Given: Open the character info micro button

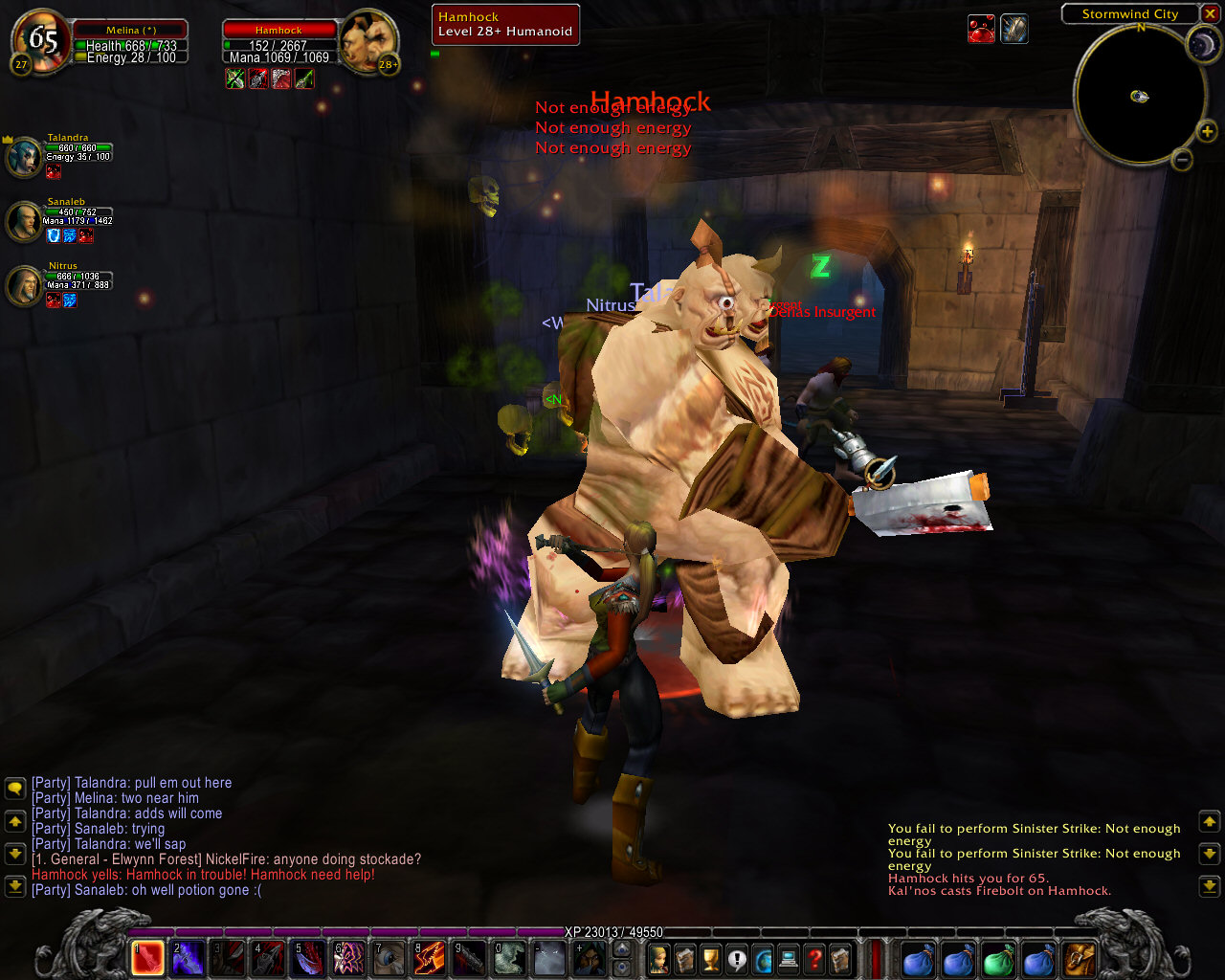Looking at the screenshot, I should (x=659, y=958).
